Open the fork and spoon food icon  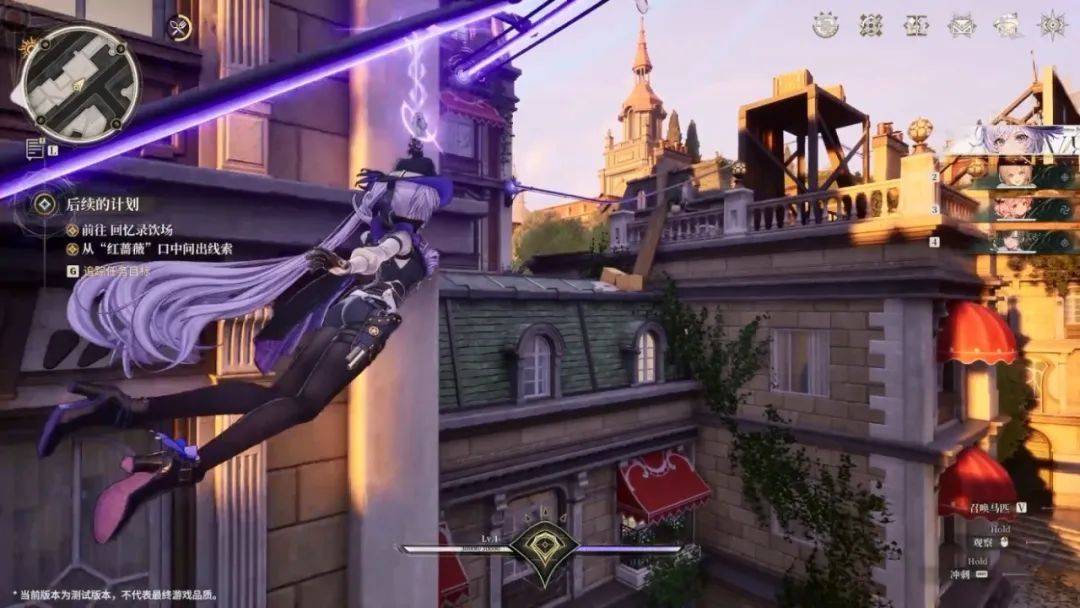[180, 28]
